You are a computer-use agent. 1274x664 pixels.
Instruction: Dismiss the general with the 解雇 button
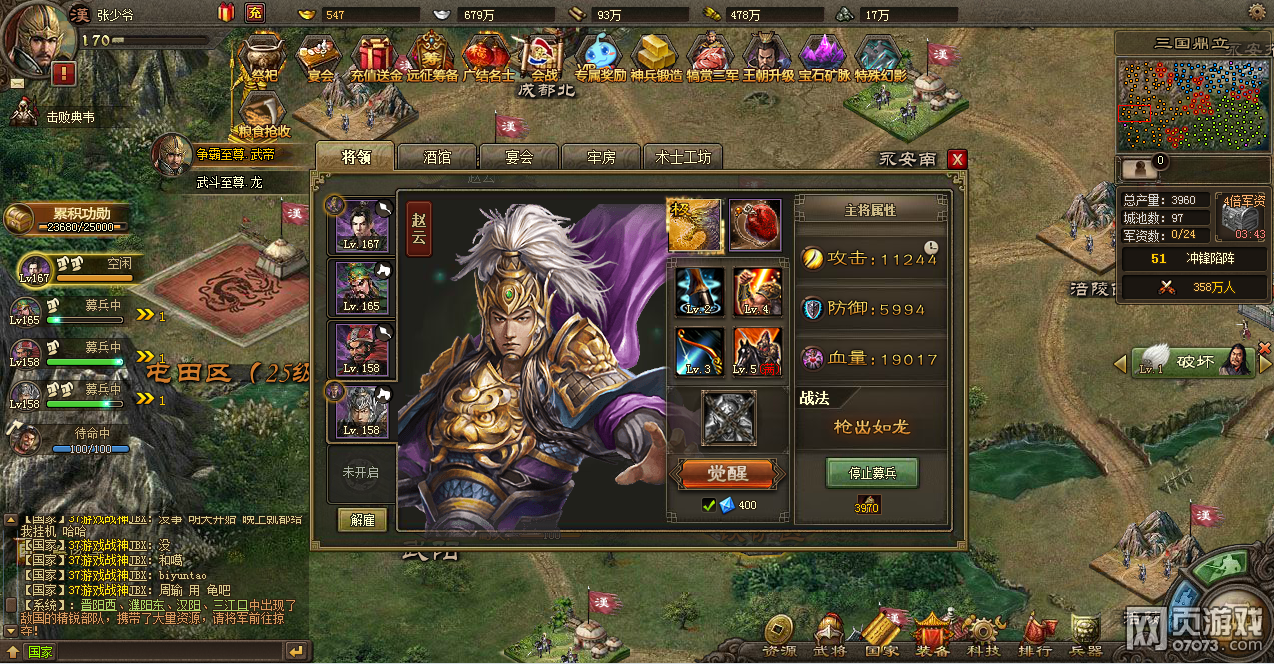pyautogui.click(x=362, y=520)
